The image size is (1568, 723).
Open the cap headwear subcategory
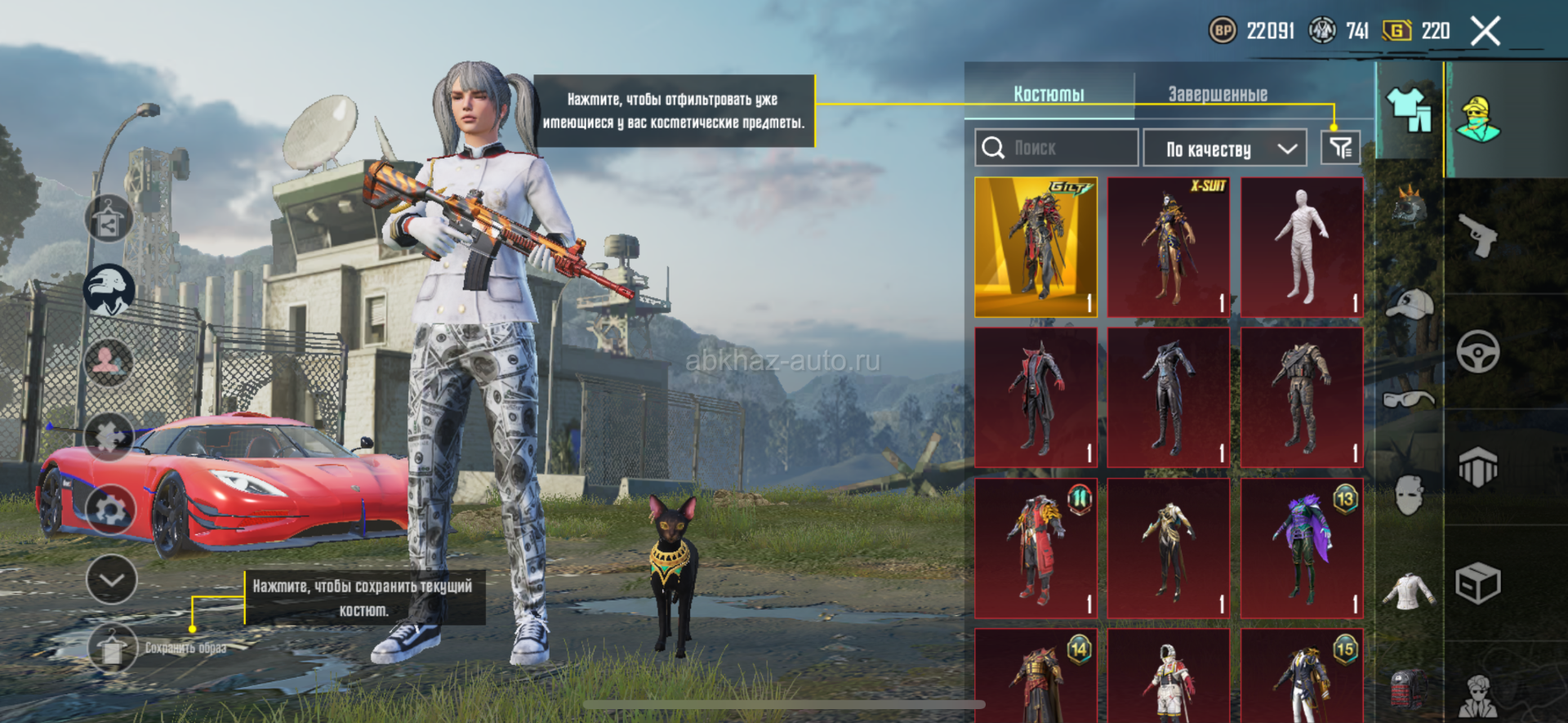[x=1410, y=304]
